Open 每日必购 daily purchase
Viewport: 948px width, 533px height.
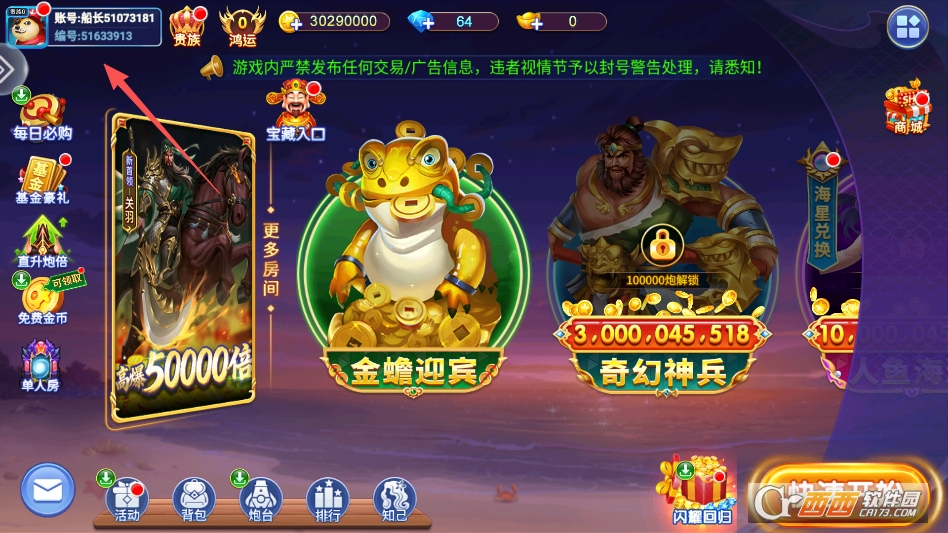[42, 115]
